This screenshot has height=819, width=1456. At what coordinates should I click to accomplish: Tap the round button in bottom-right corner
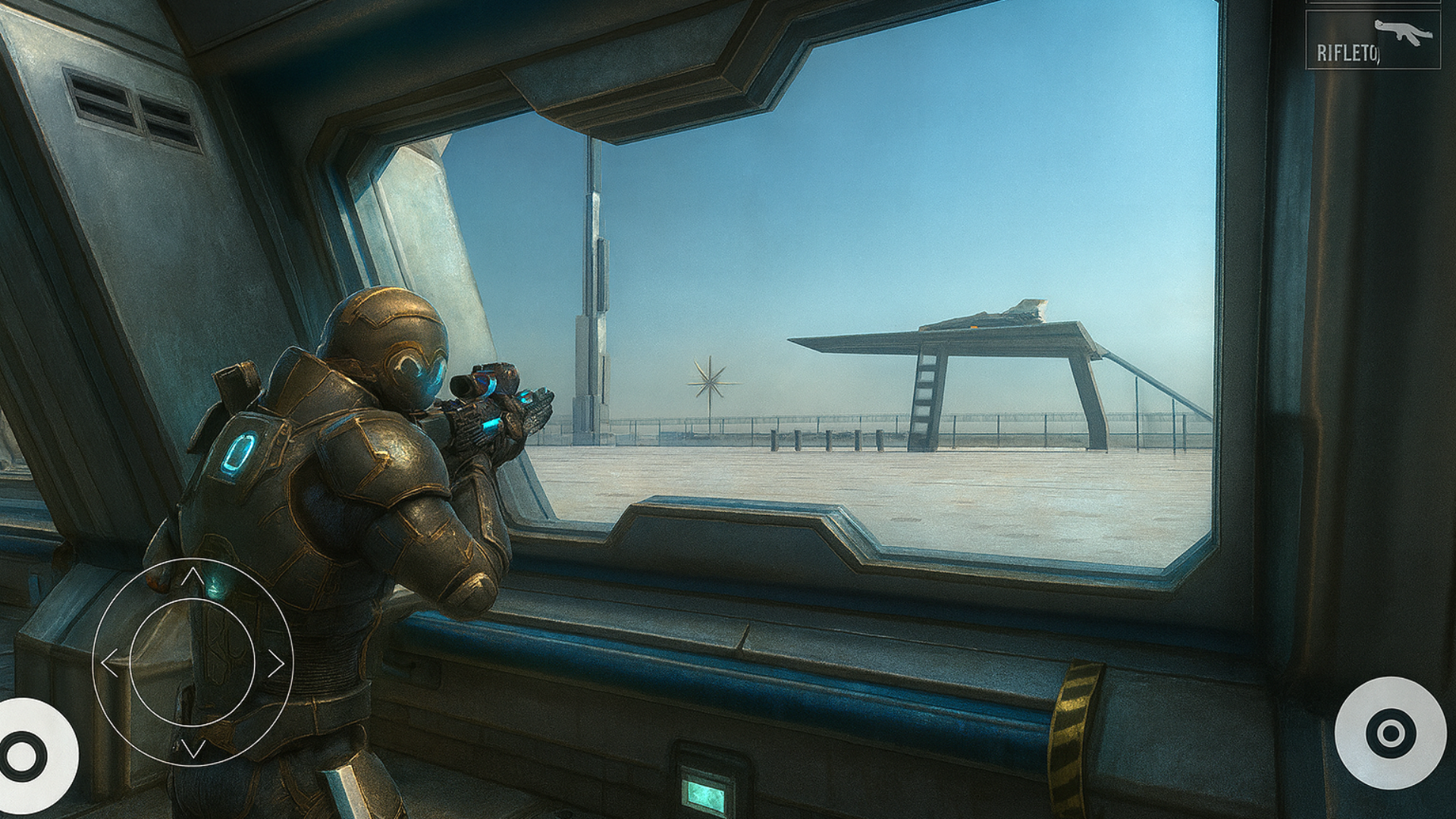pos(1390,733)
